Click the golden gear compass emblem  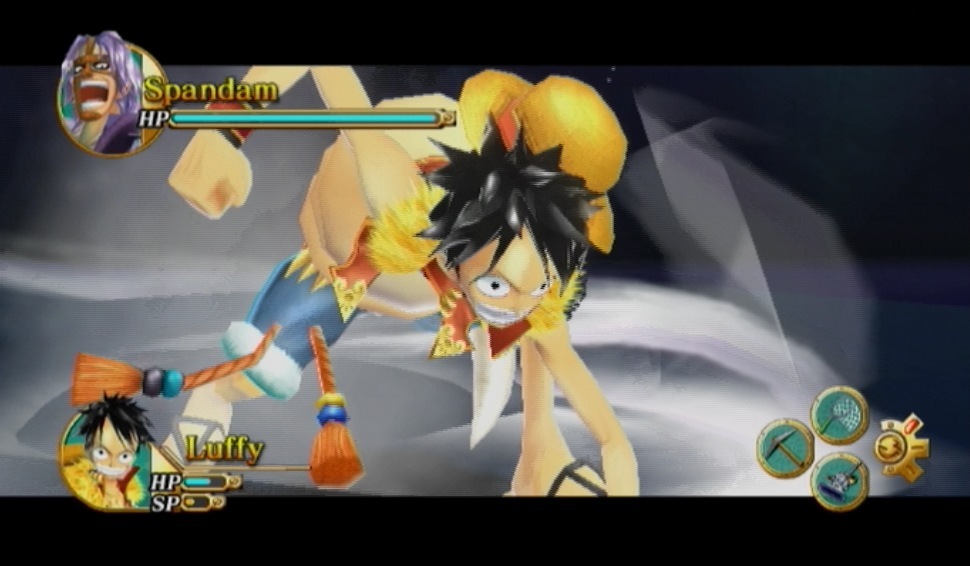(900, 448)
